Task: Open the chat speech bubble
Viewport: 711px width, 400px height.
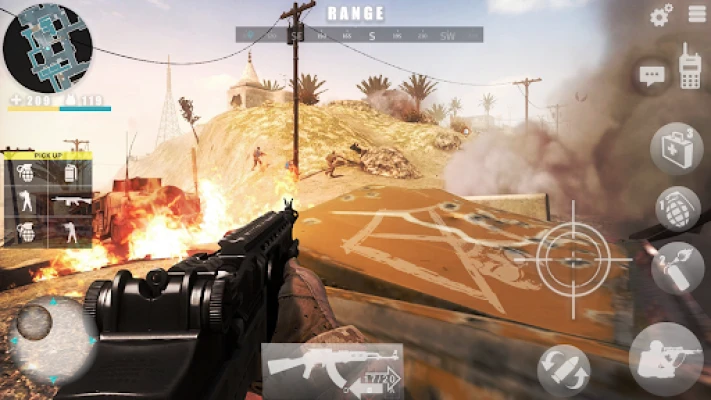Action: (652, 75)
